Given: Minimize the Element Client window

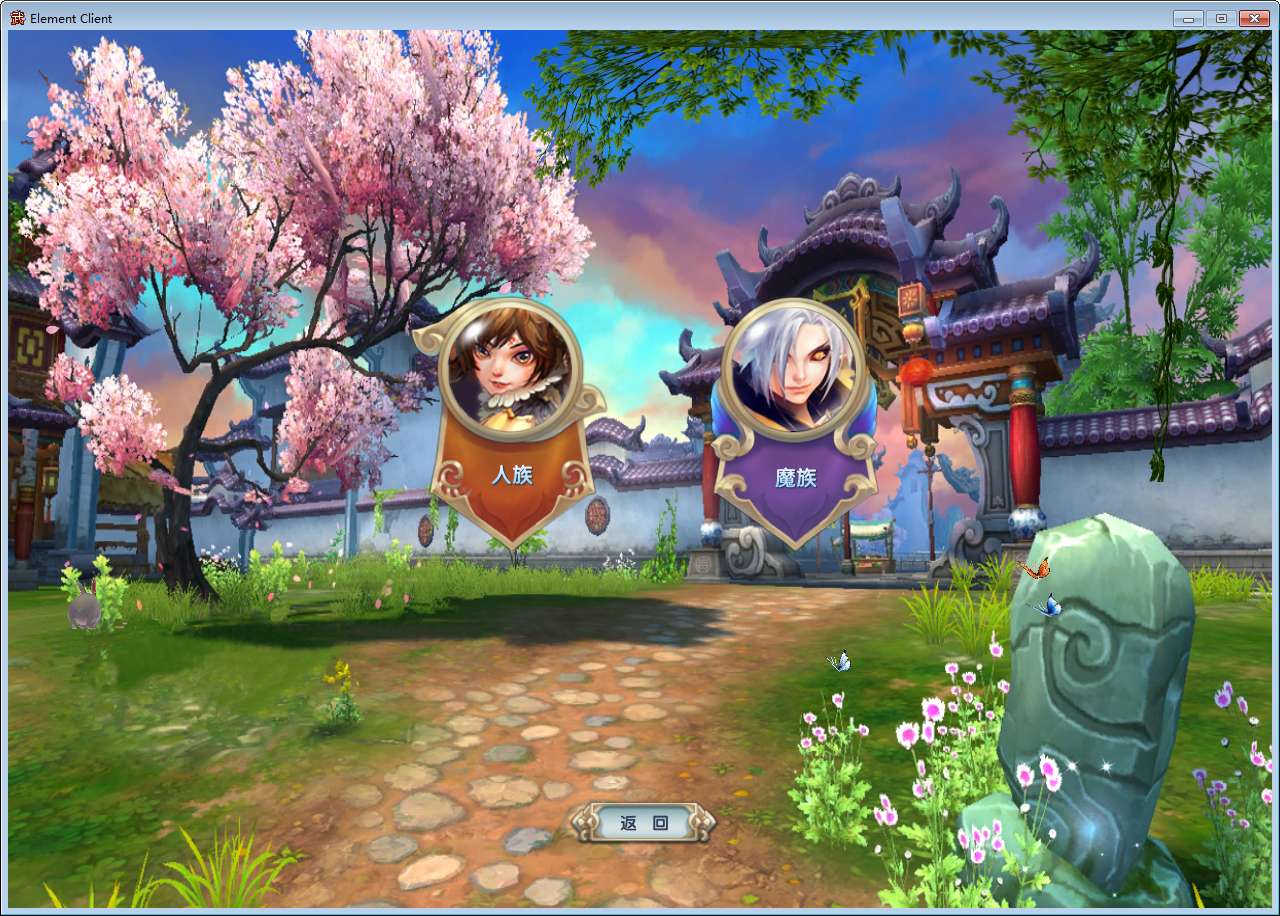Looking at the screenshot, I should pos(1186,17).
